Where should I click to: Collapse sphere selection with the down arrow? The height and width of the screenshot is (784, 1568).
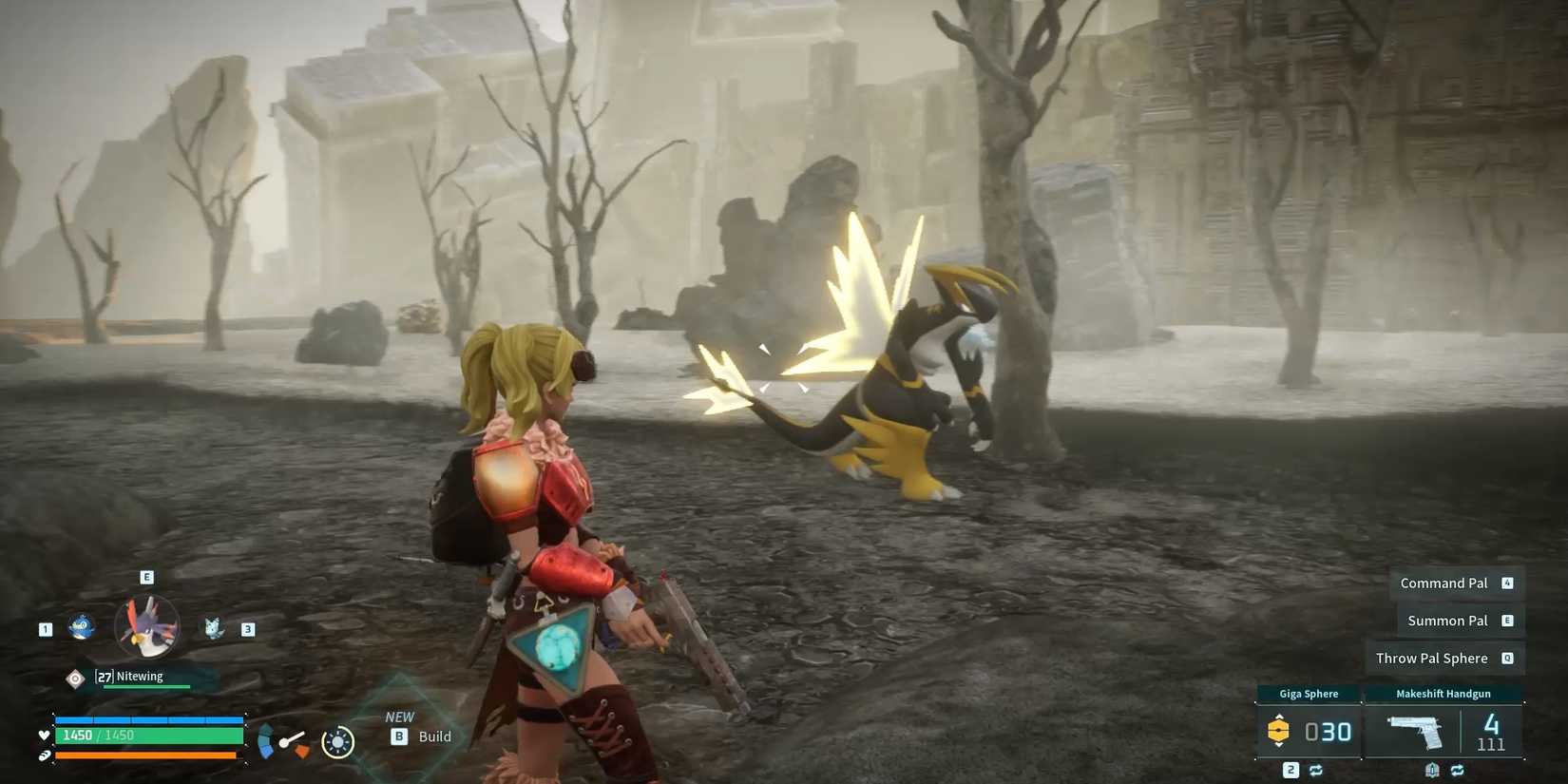[x=1278, y=745]
